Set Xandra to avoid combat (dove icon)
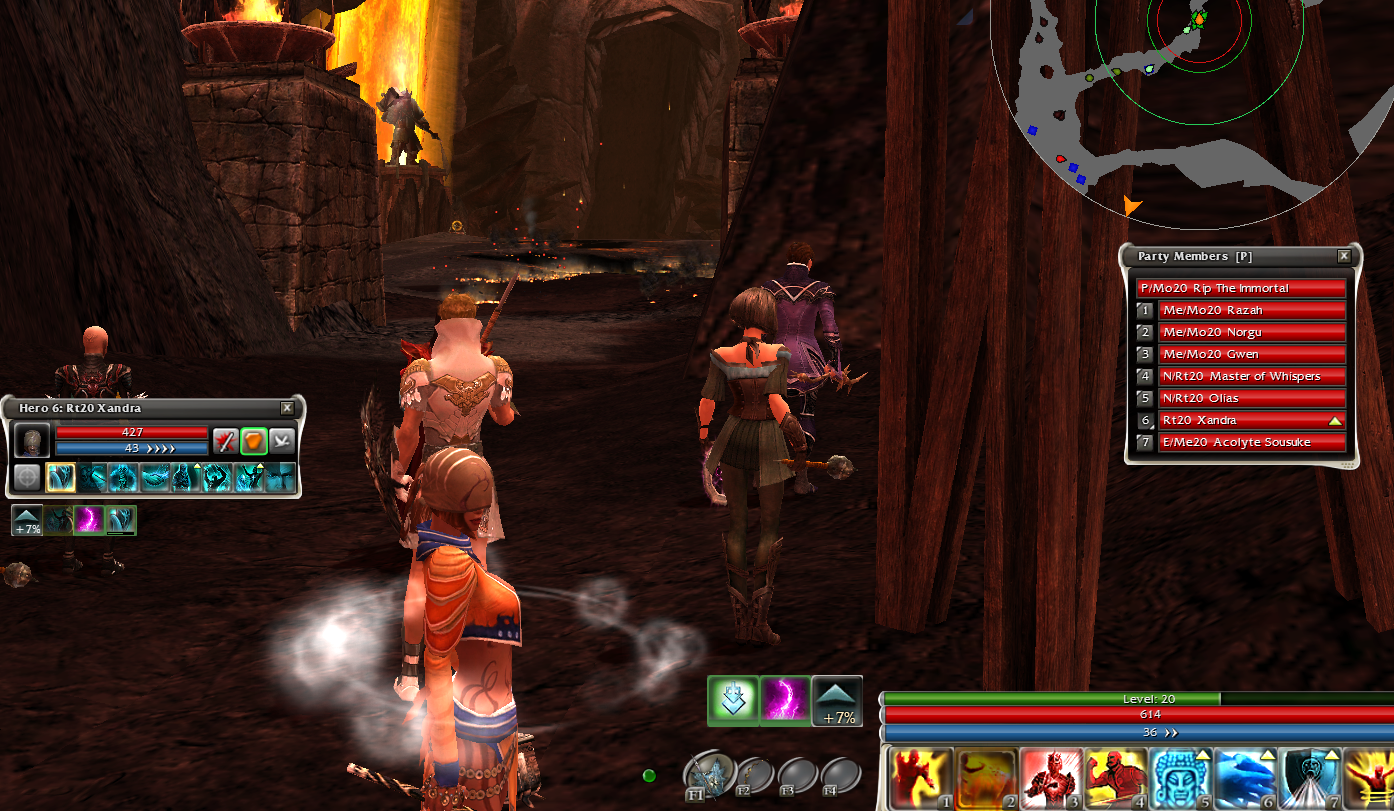This screenshot has width=1394, height=811. coord(282,440)
